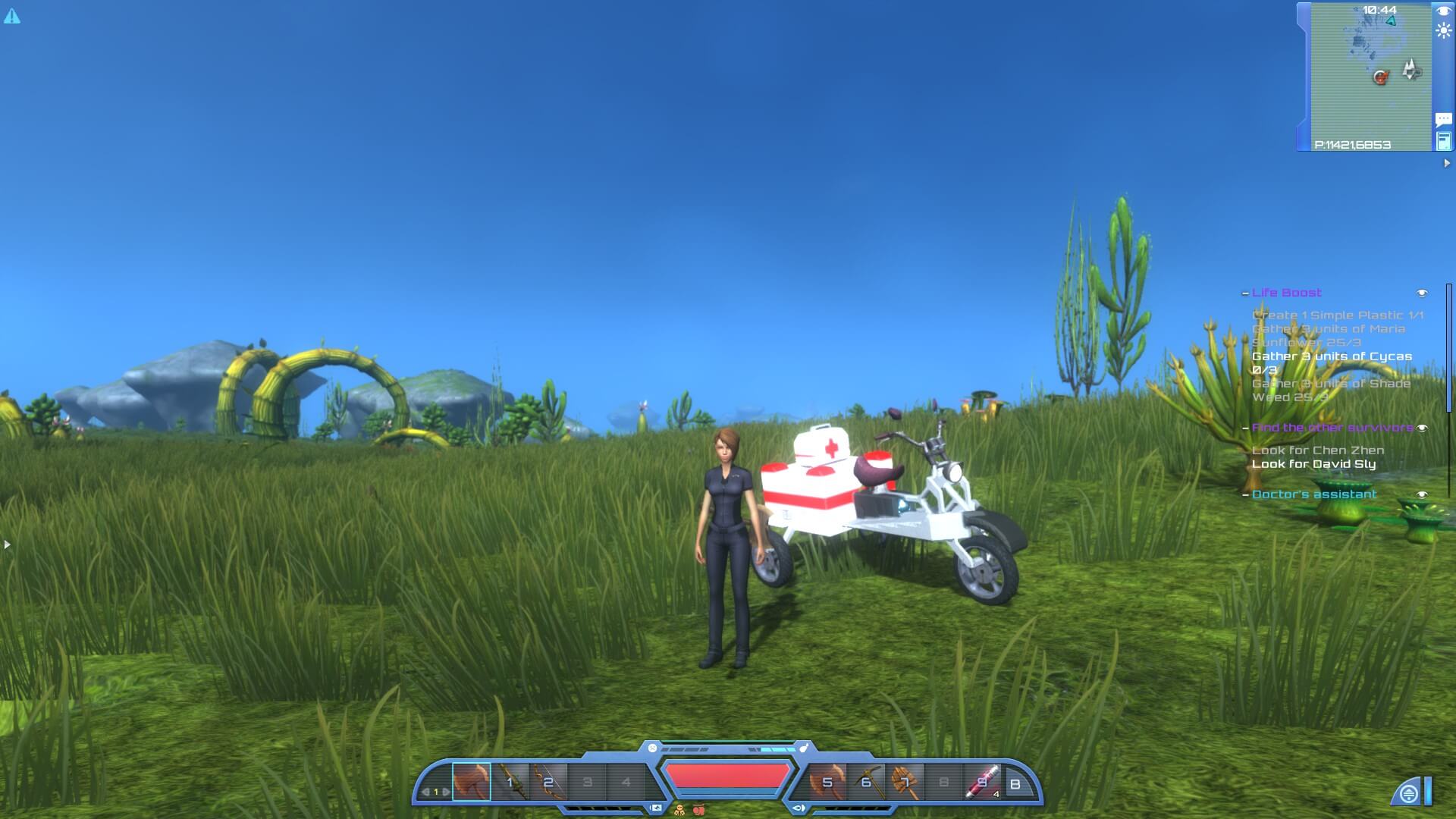Pick the wooden shovel in slot 7
This screenshot has width=1456, height=819.
click(x=905, y=782)
